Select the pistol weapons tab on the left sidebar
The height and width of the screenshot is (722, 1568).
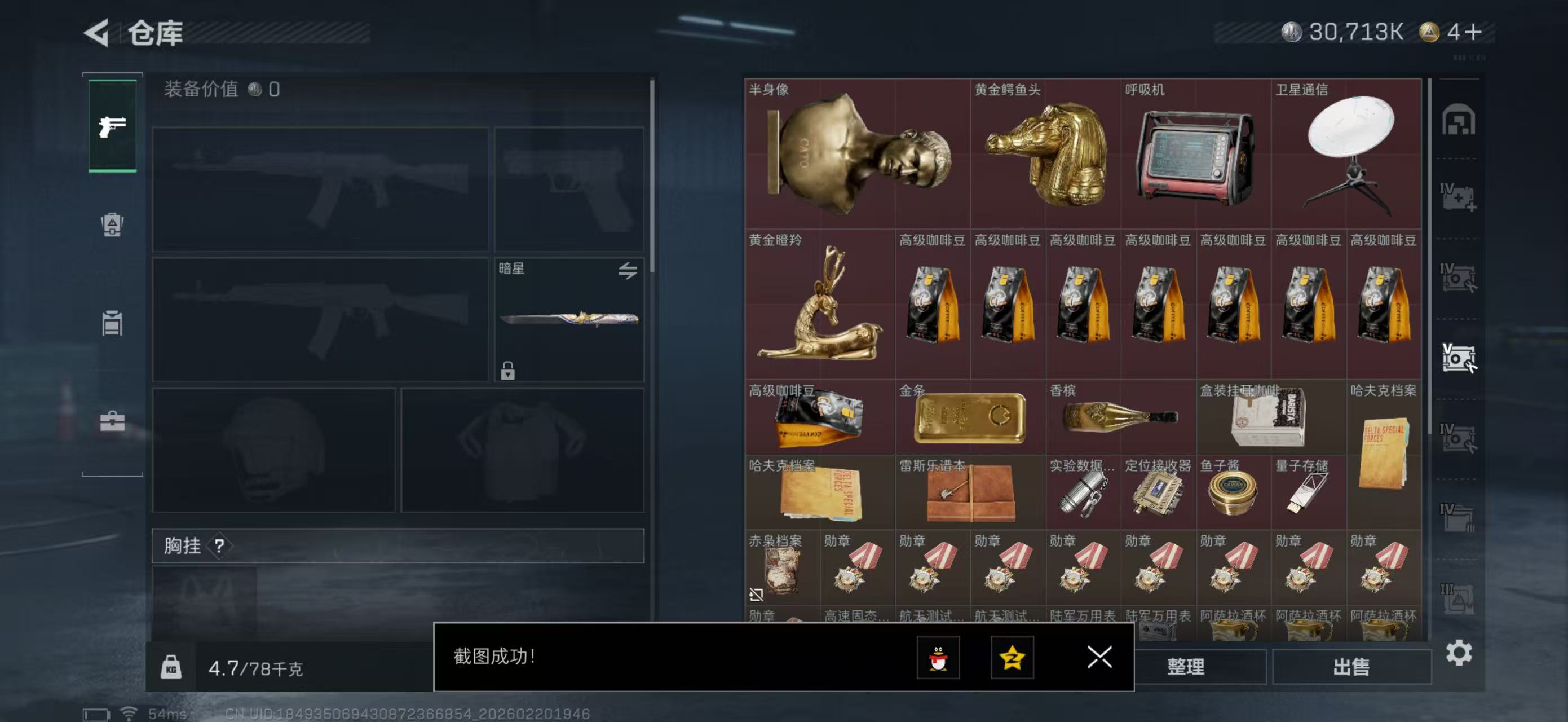(112, 126)
